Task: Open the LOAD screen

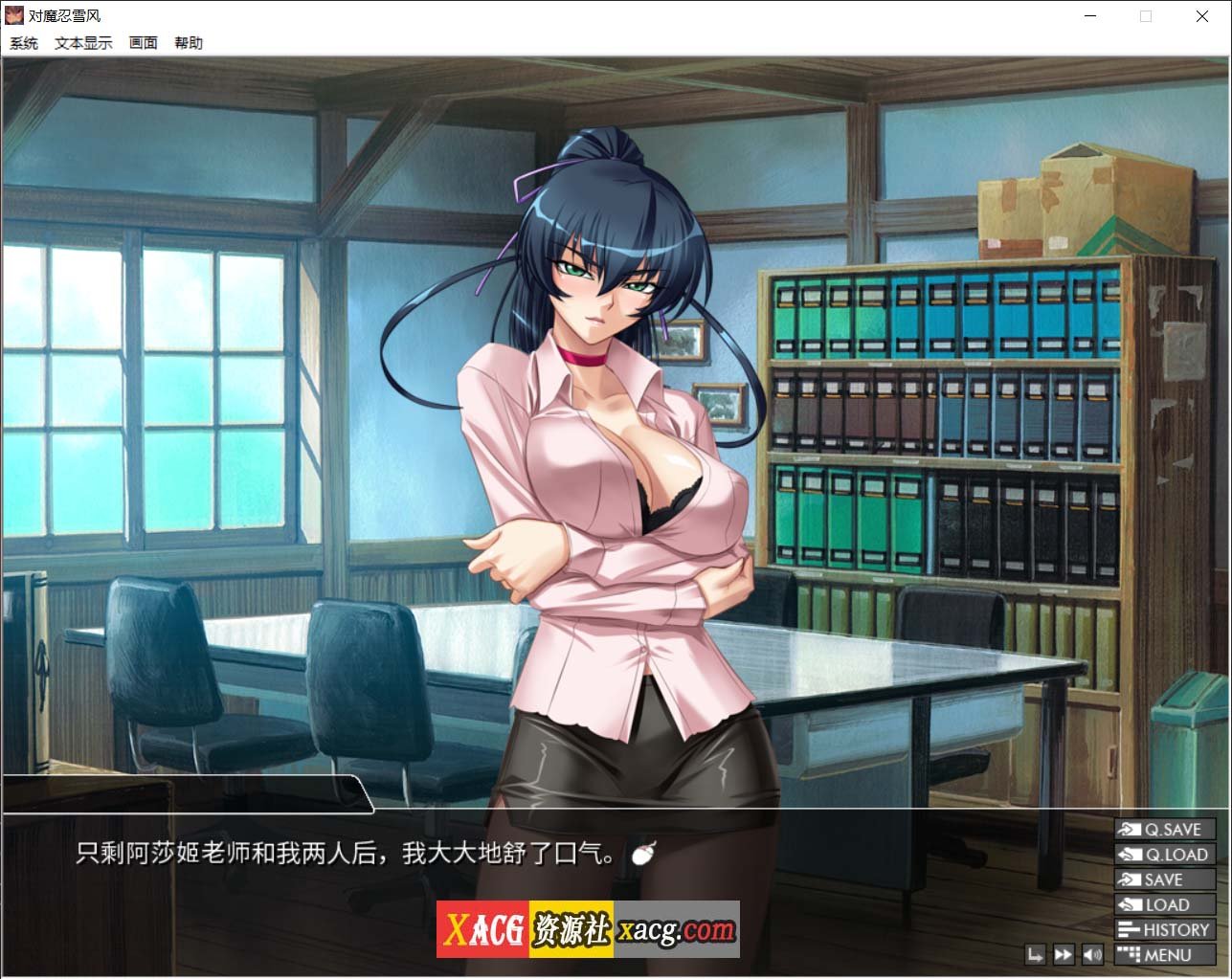Action: [1164, 904]
